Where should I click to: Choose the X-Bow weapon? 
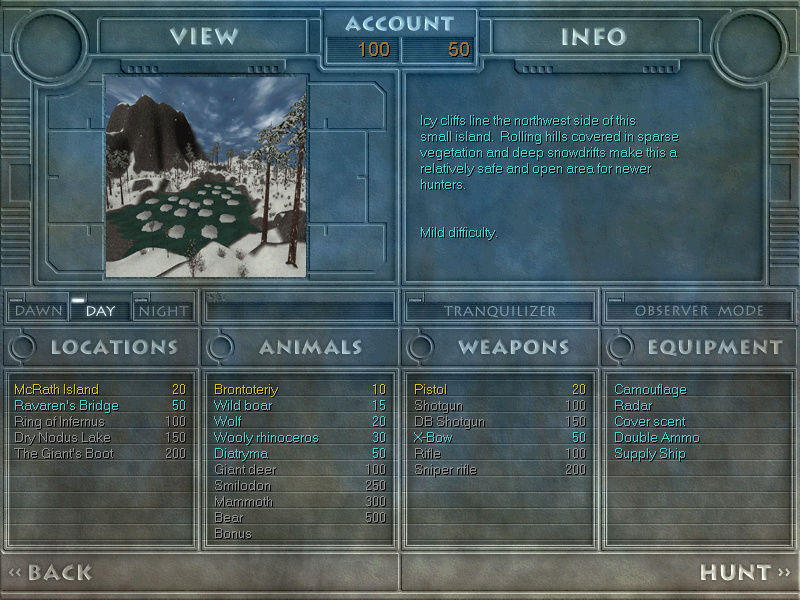point(434,437)
